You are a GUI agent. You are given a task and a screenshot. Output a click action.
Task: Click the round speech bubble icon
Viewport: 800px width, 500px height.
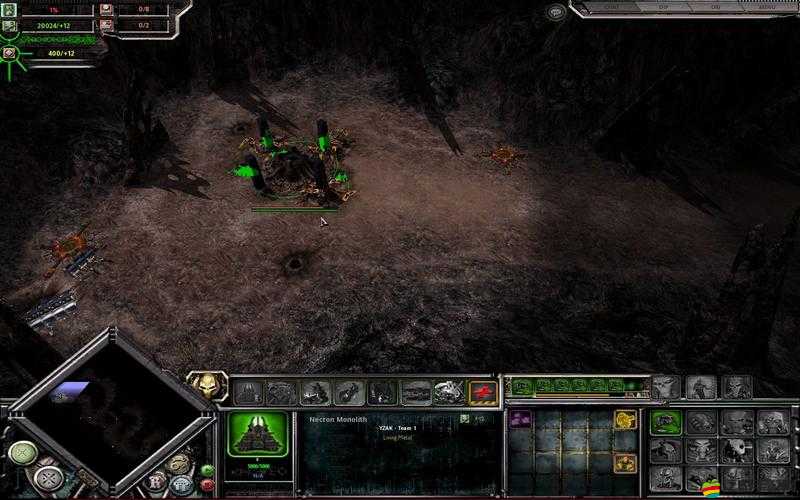[556, 12]
